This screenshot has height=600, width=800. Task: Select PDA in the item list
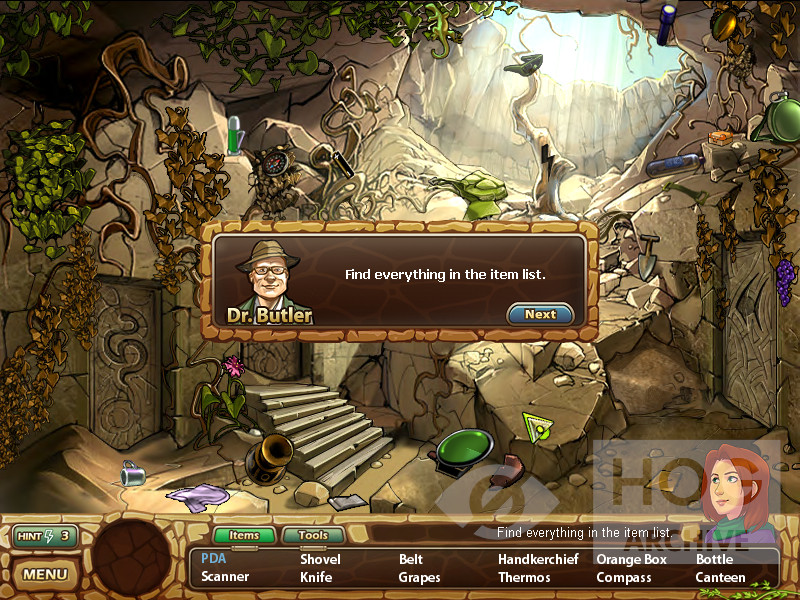point(213,559)
